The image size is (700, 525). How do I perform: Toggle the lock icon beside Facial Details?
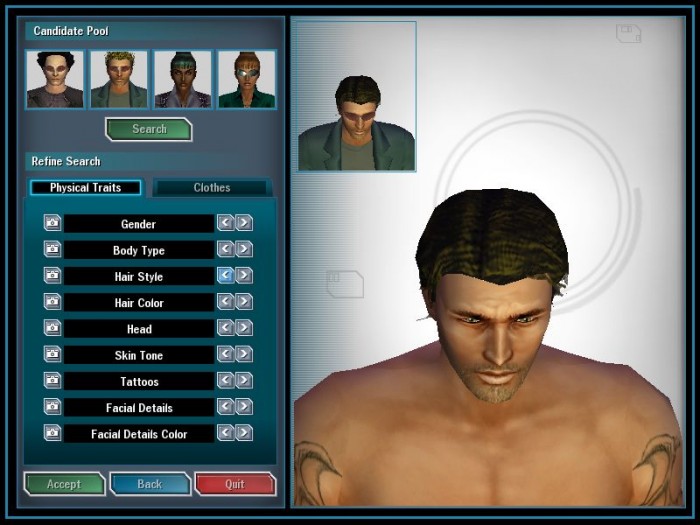(52, 407)
